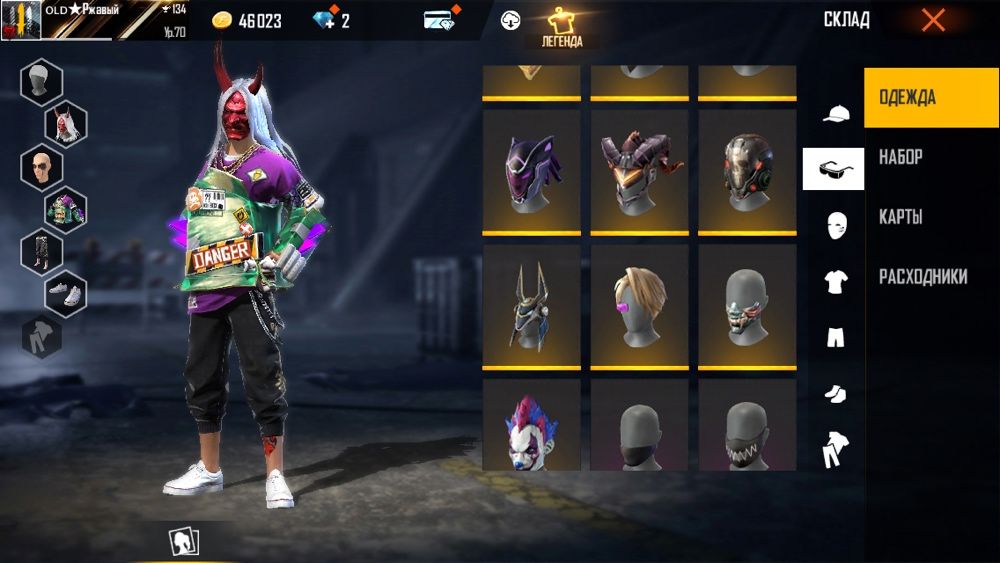Open the player profile avatar

click(x=21, y=20)
